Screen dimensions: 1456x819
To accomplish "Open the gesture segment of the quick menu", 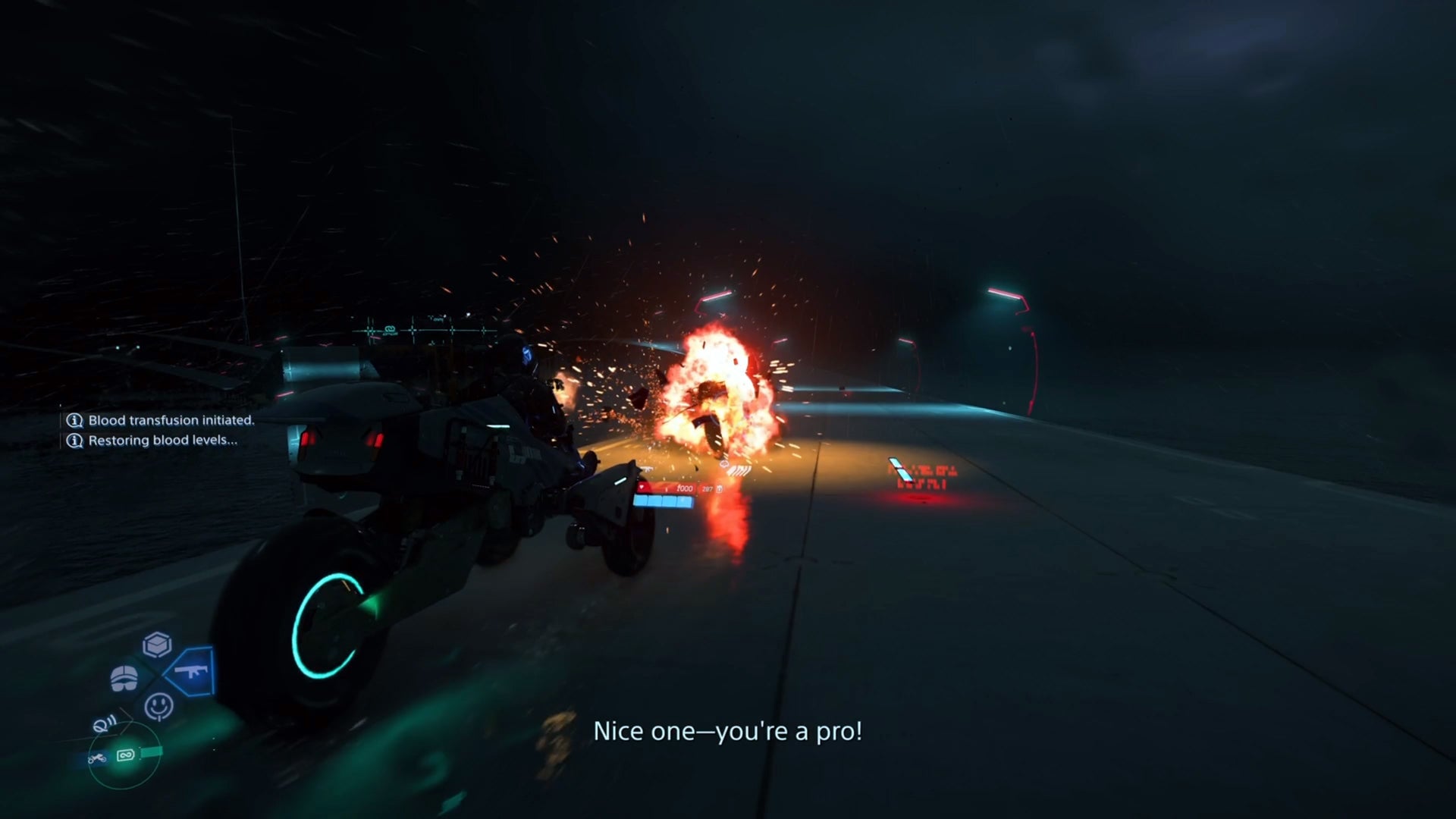I will click(158, 706).
